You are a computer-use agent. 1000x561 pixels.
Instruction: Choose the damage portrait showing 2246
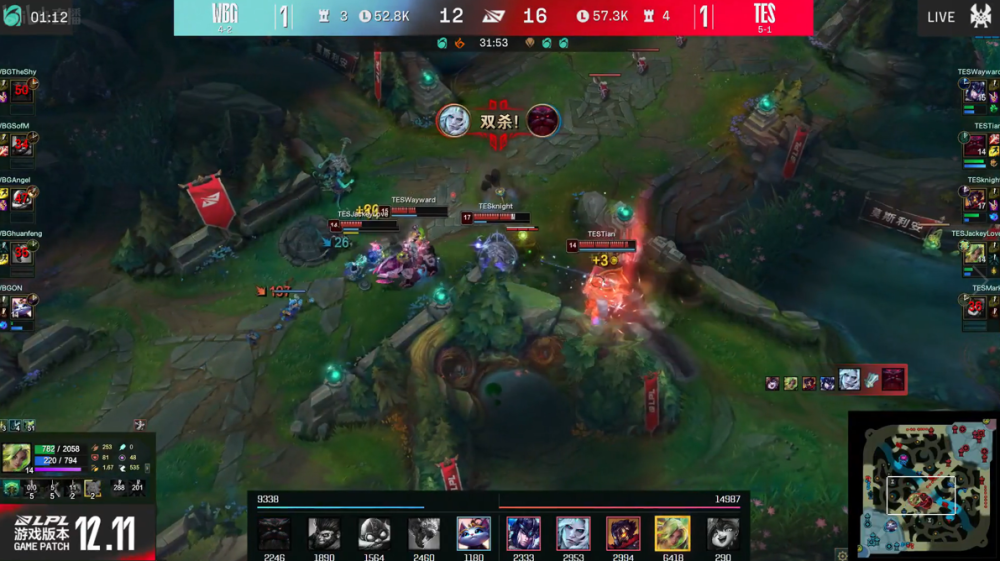click(274, 533)
